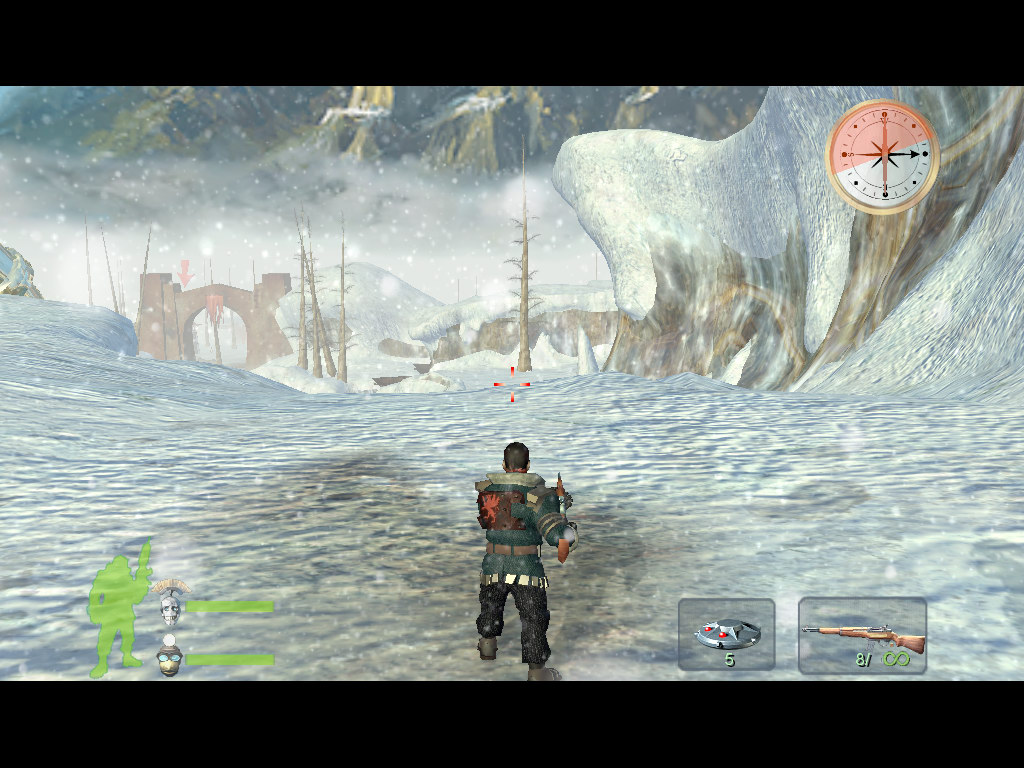
Task: Select the goggled squadmate portrait
Action: click(170, 658)
